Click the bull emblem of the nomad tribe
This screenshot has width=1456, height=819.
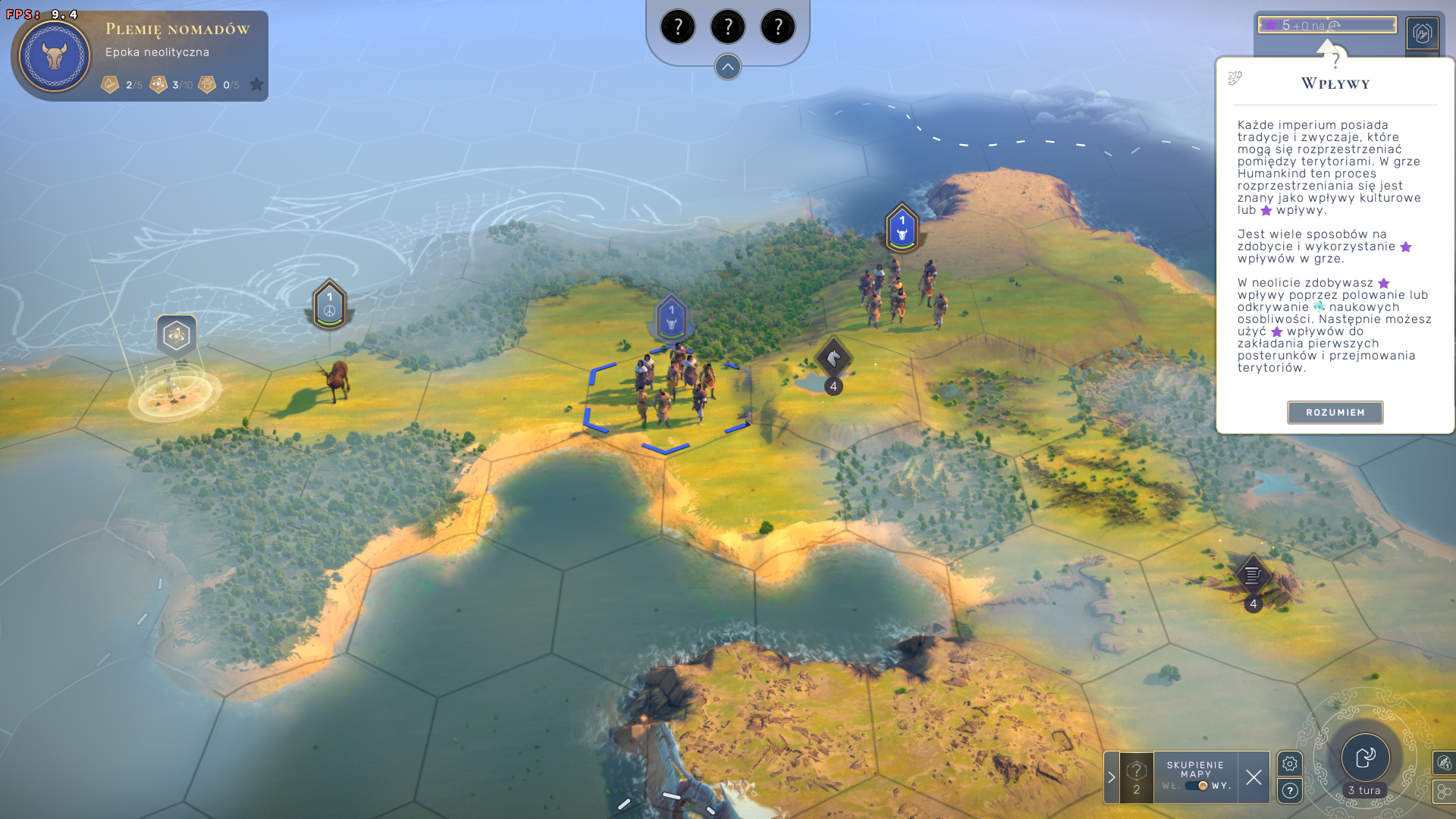tap(55, 56)
